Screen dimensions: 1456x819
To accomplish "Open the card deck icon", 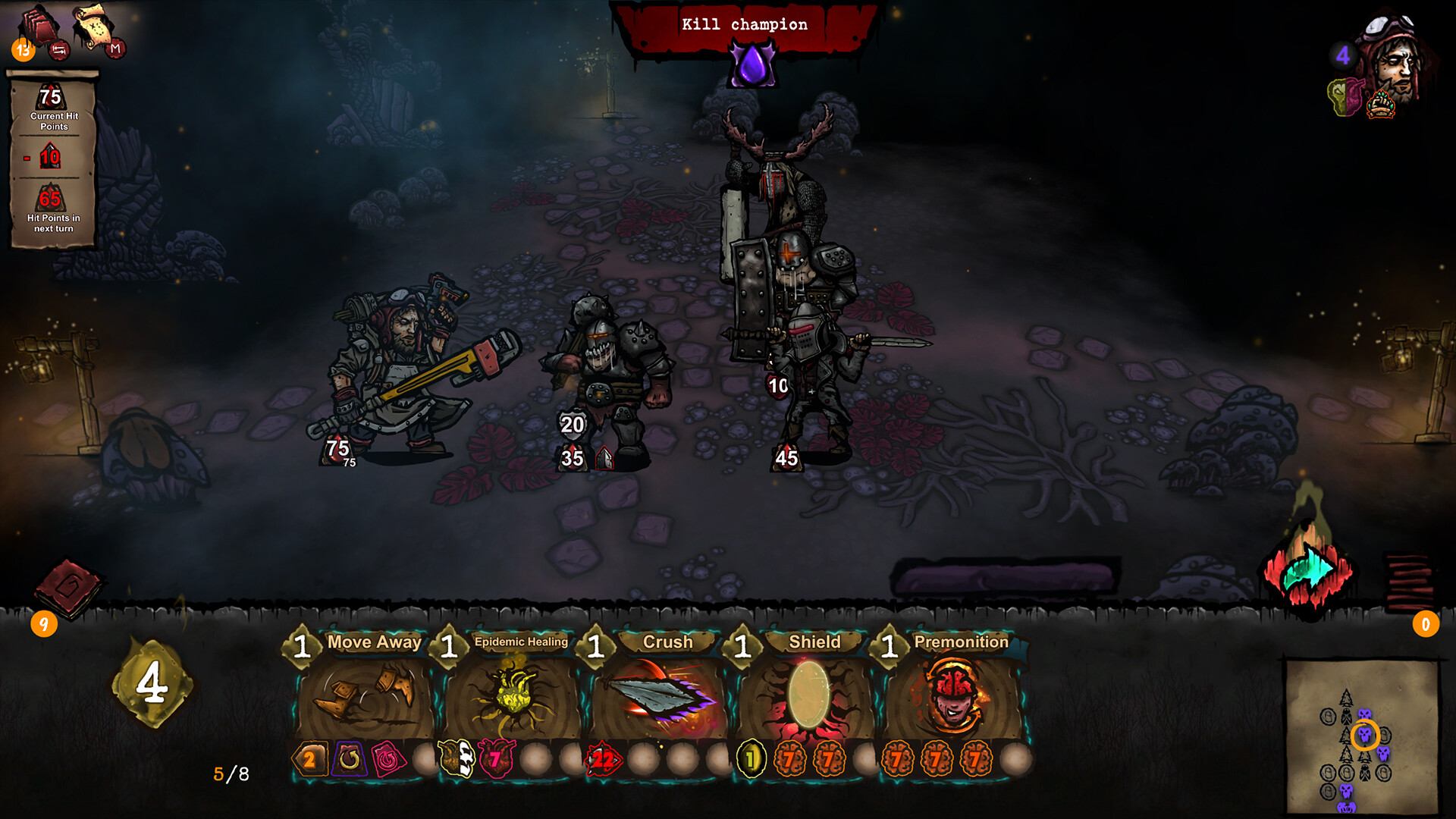I will click(38, 28).
